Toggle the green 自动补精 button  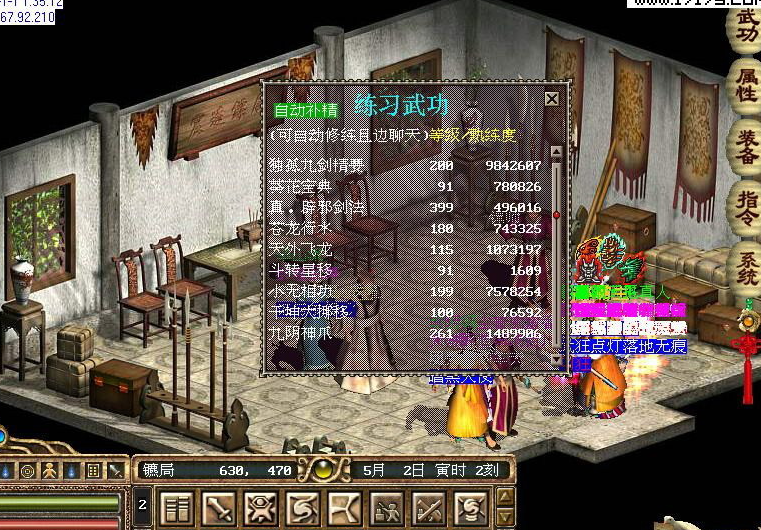pyautogui.click(x=306, y=108)
